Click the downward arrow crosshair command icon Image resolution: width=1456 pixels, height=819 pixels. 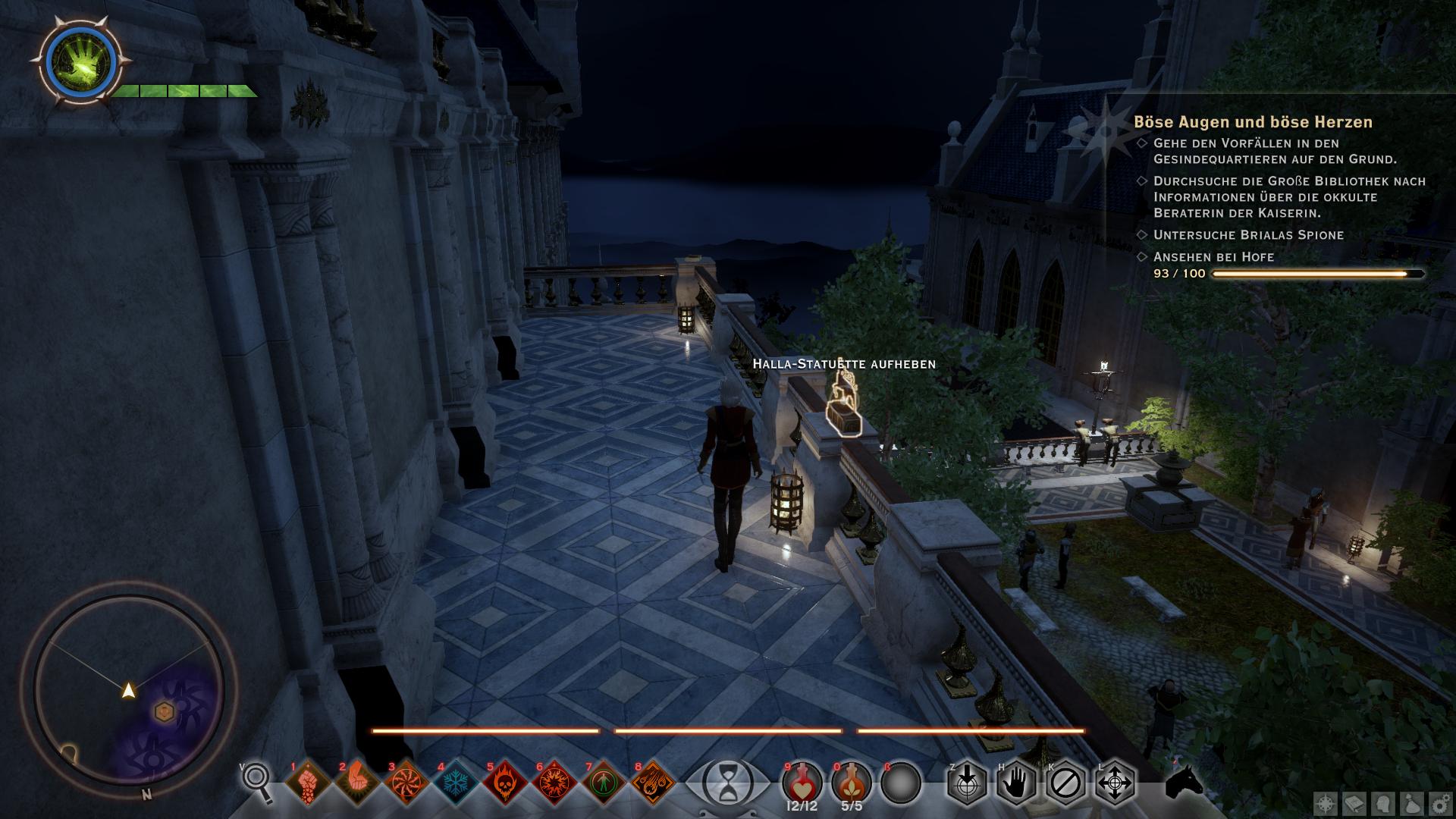[x=967, y=782]
